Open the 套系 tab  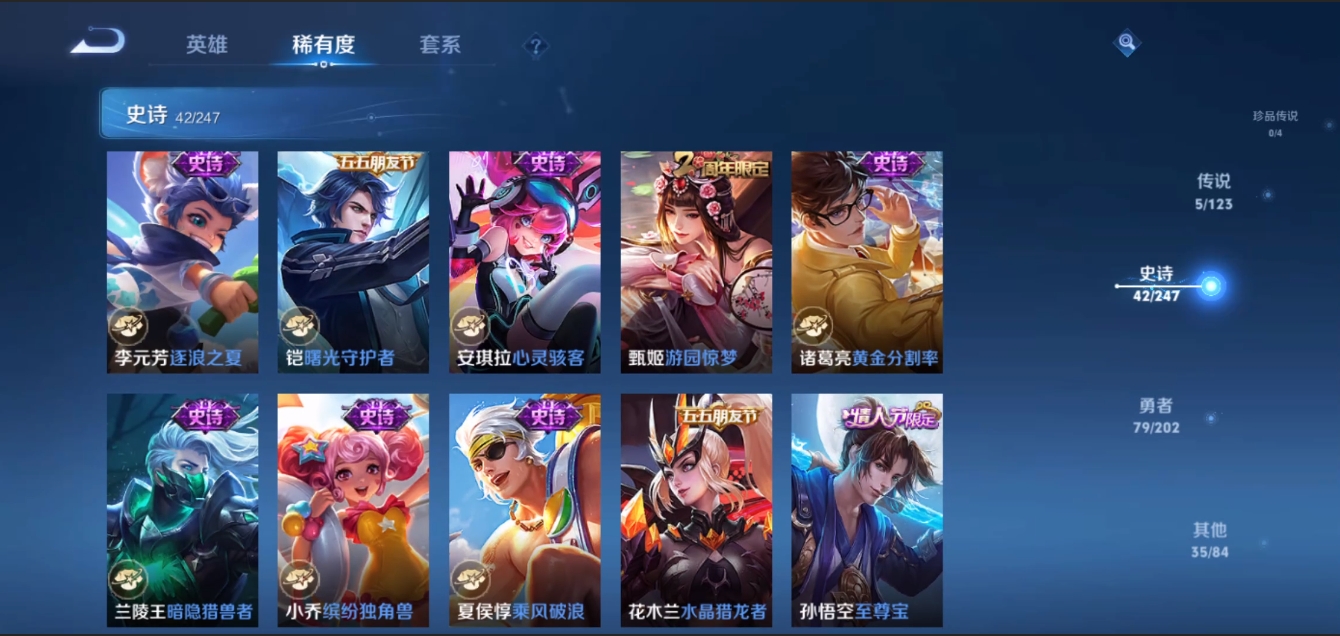click(440, 45)
